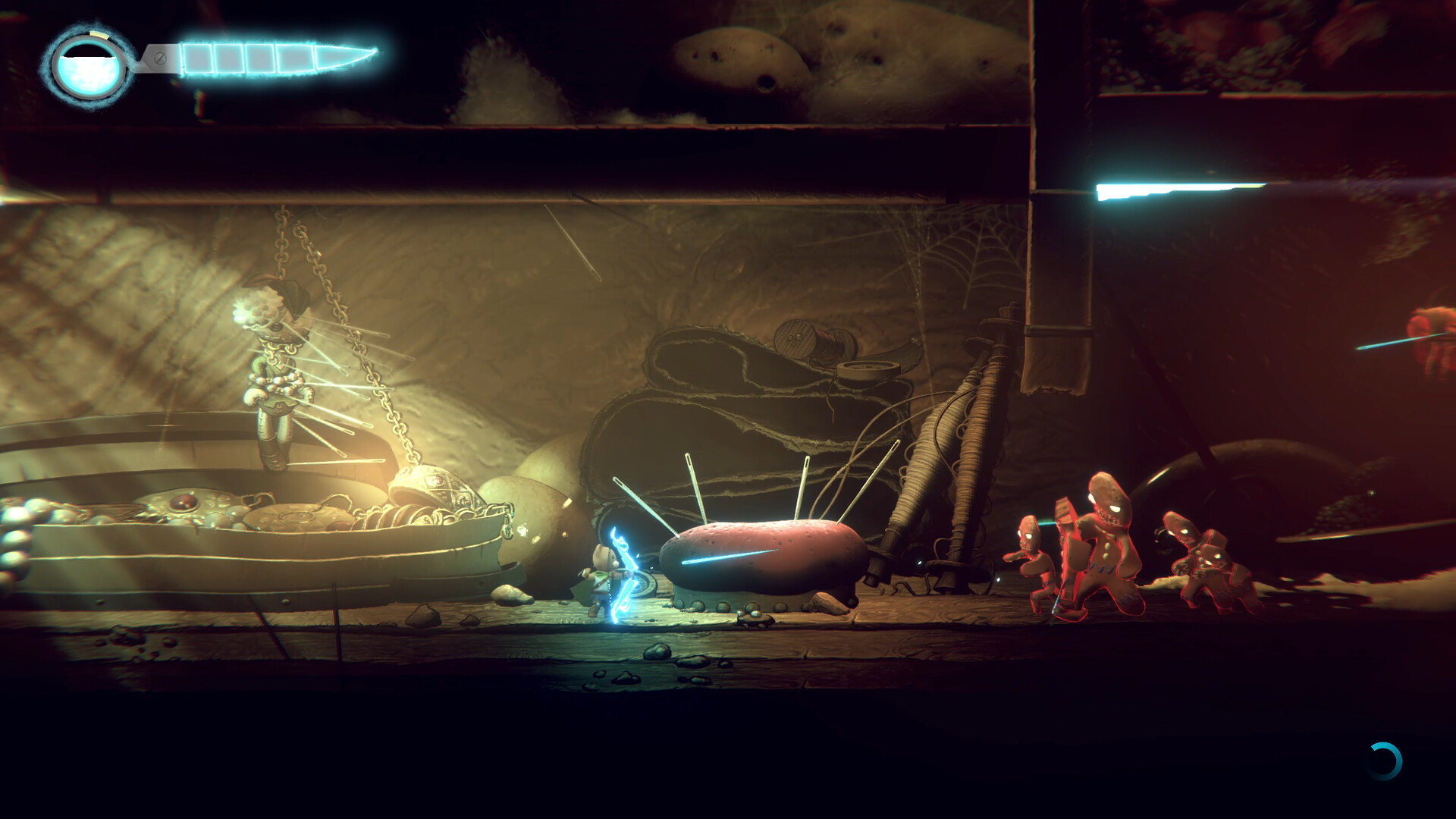
Task: Click the yellow notch on the orb ring
Action: 99,34
